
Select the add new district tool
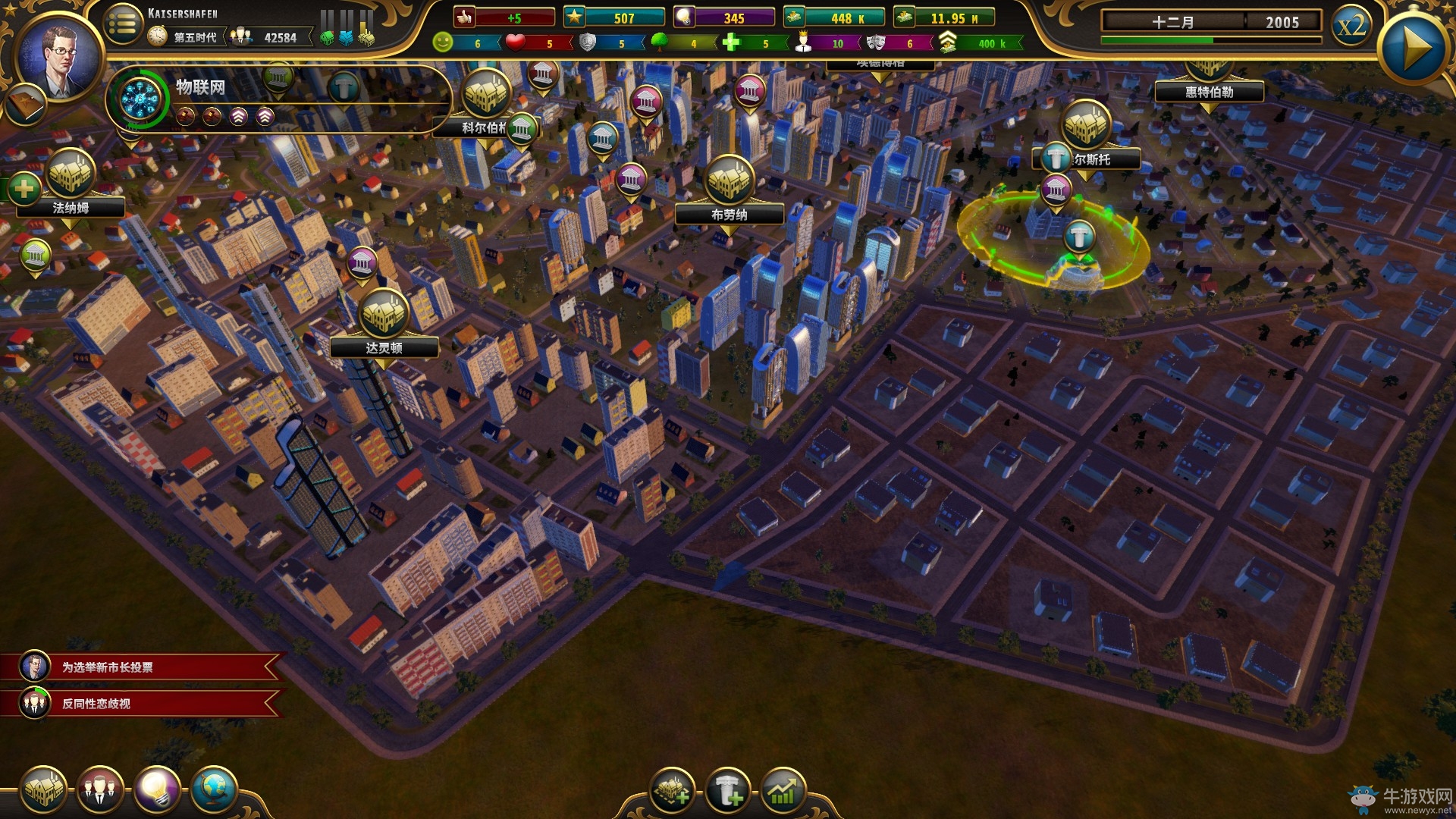(672, 792)
